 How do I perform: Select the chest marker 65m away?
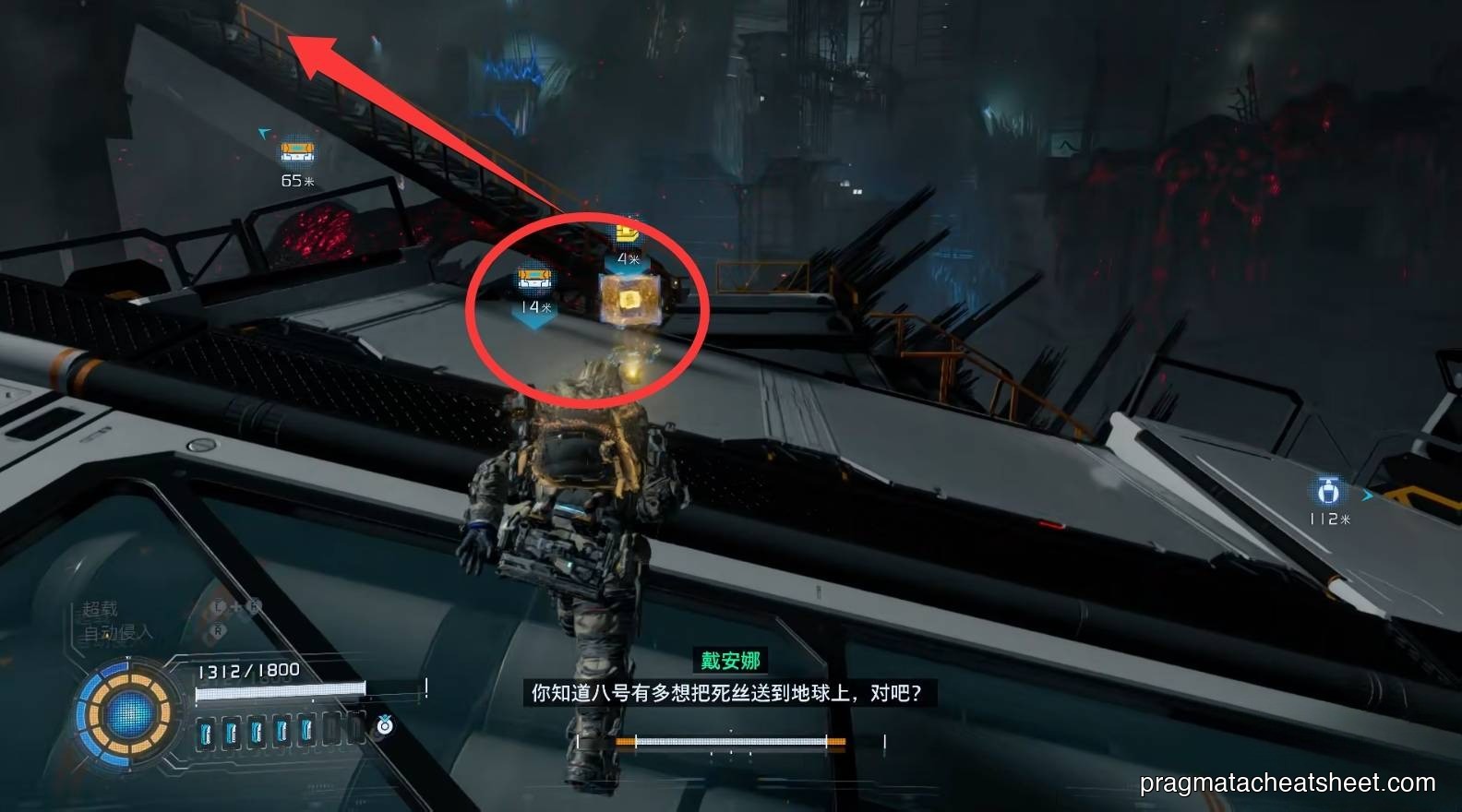(297, 150)
